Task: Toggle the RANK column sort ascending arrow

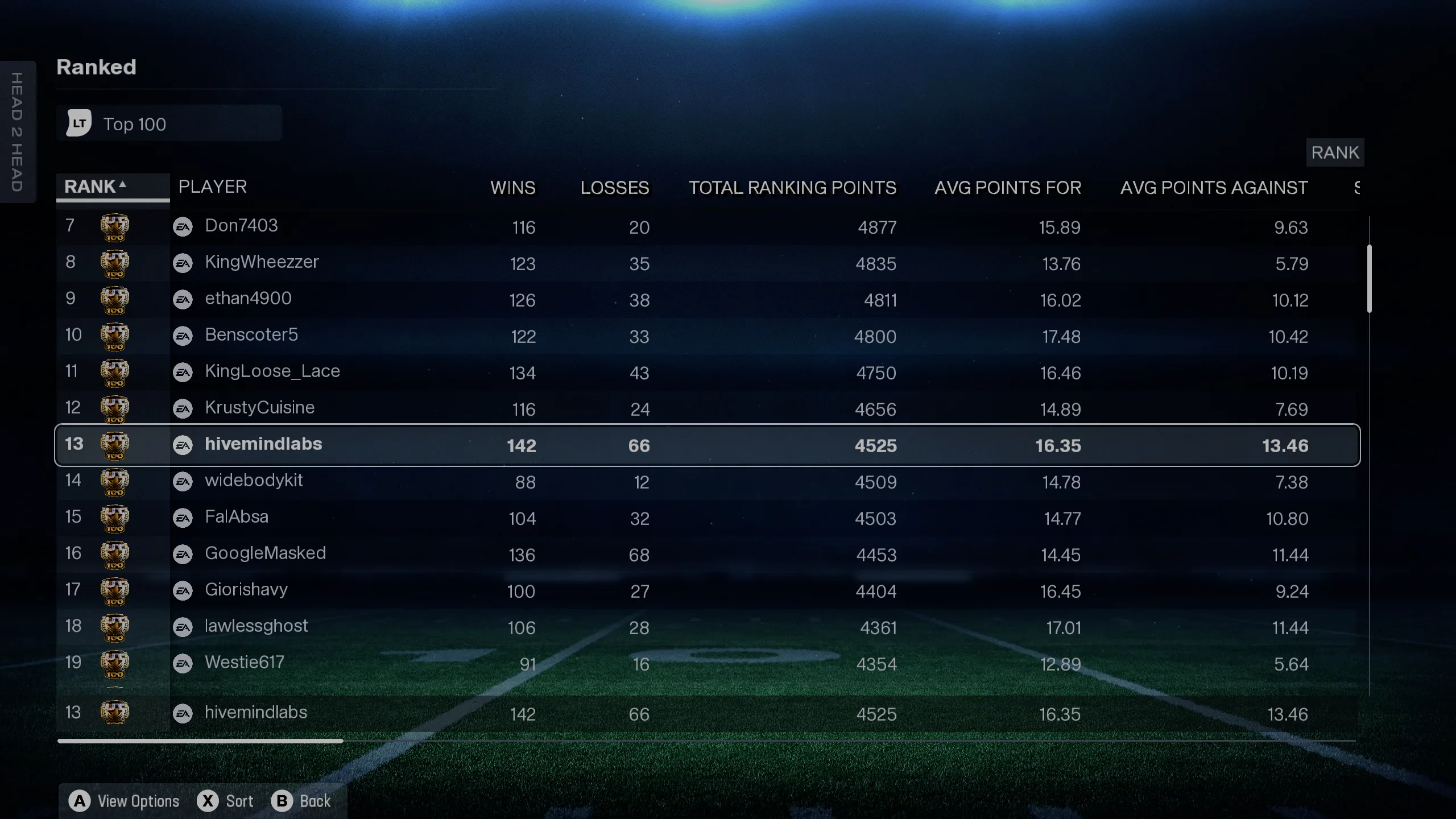Action: coord(121,184)
